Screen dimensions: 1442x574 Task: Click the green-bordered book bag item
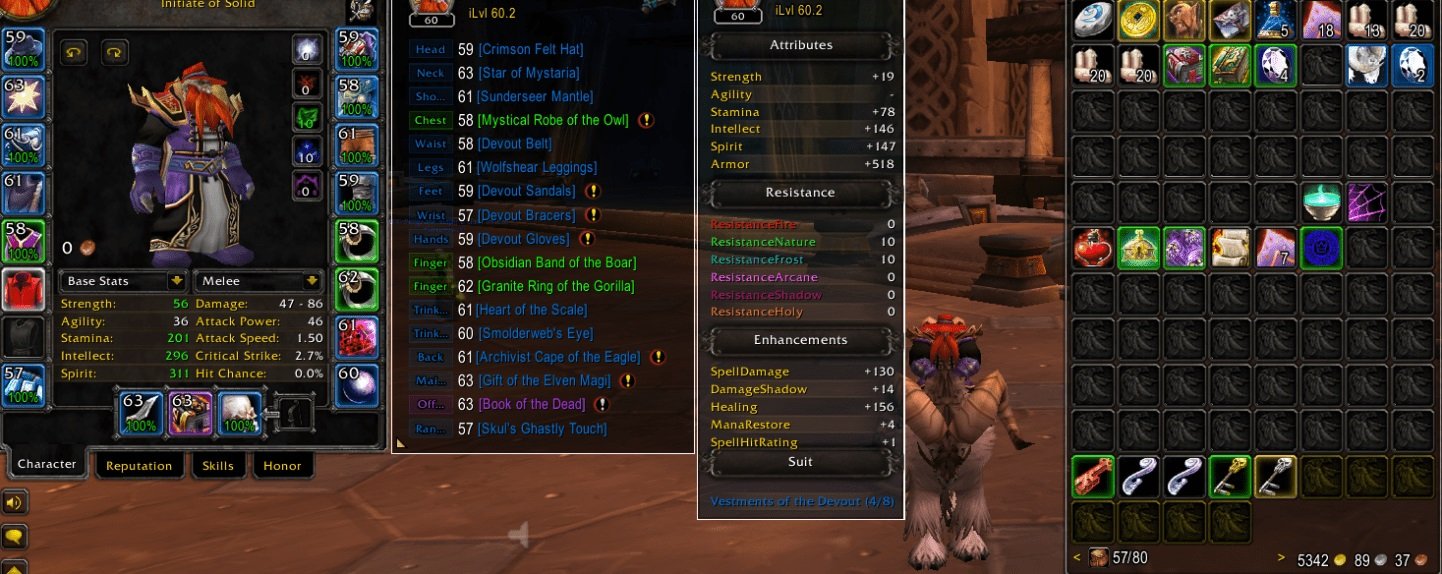pos(1229,65)
